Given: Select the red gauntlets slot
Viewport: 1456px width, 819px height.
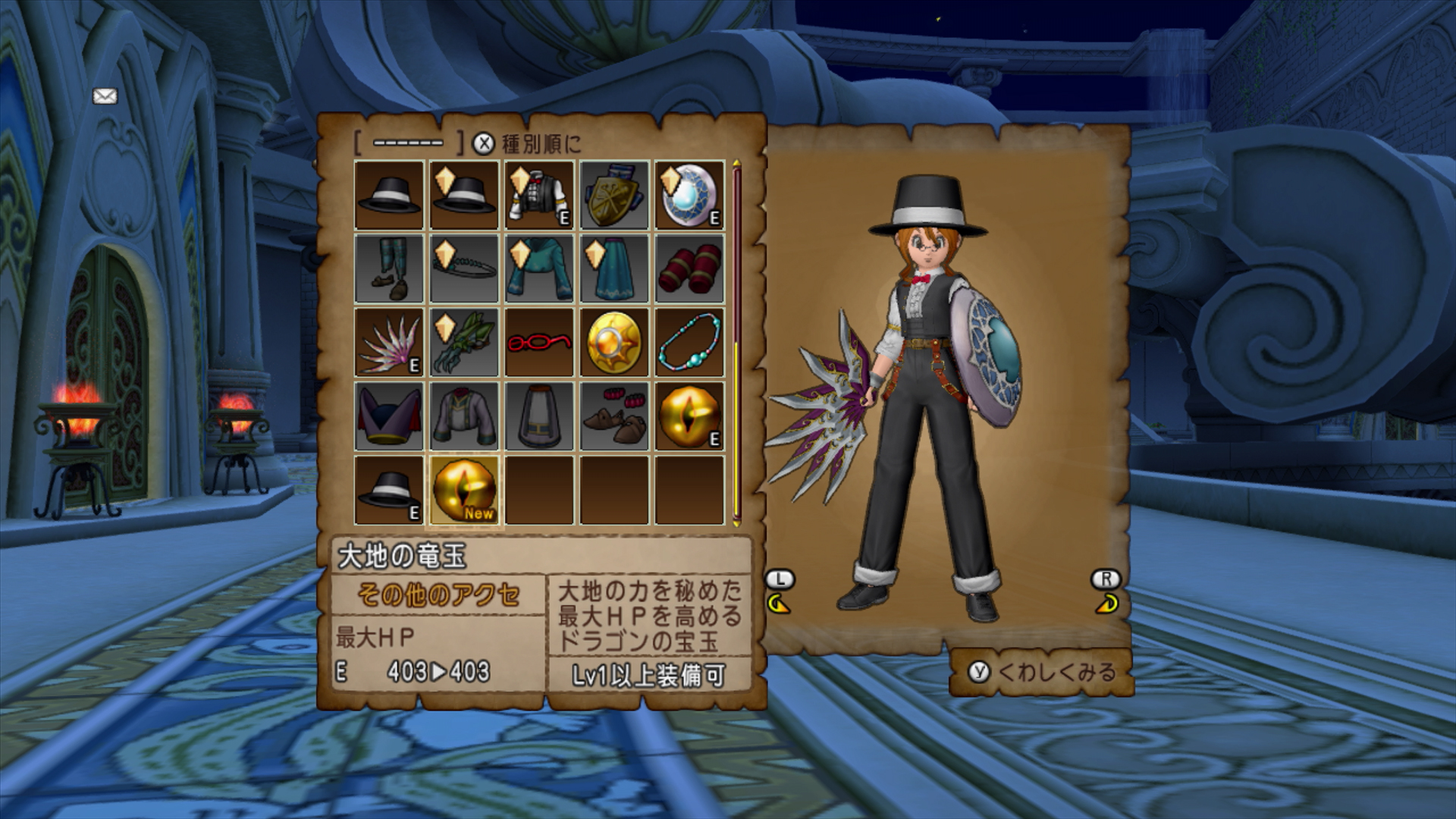Looking at the screenshot, I should [x=689, y=268].
